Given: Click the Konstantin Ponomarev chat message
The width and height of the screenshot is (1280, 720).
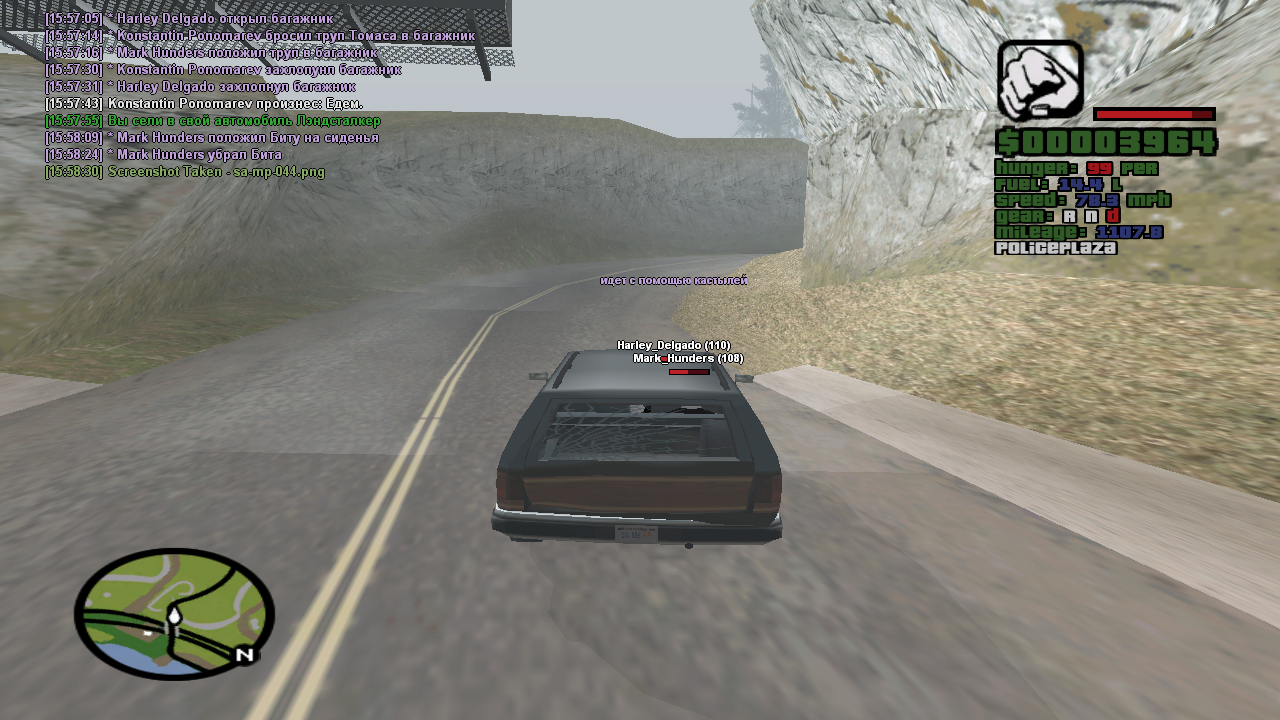Looking at the screenshot, I should tap(235, 104).
